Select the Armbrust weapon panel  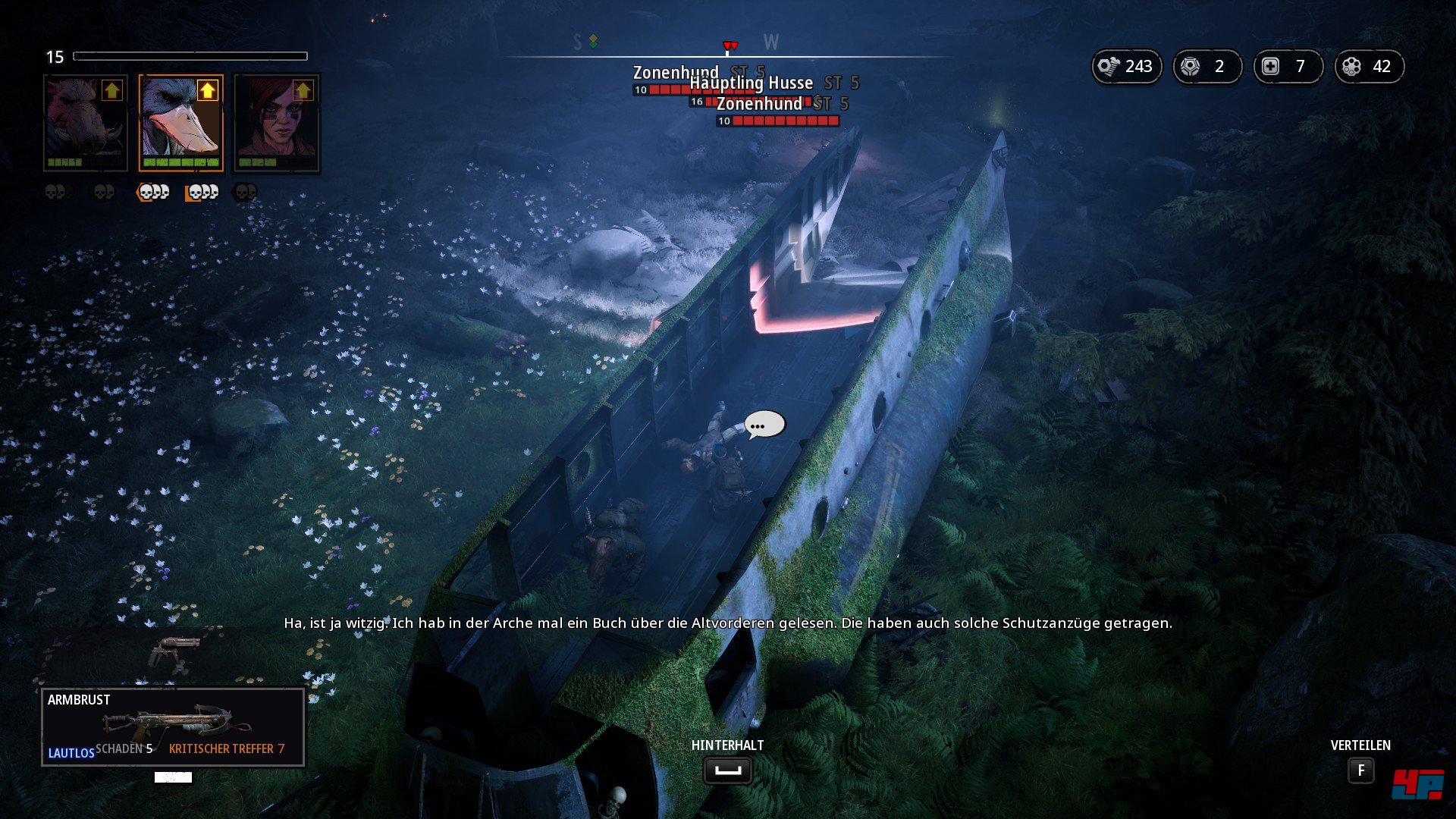click(173, 726)
